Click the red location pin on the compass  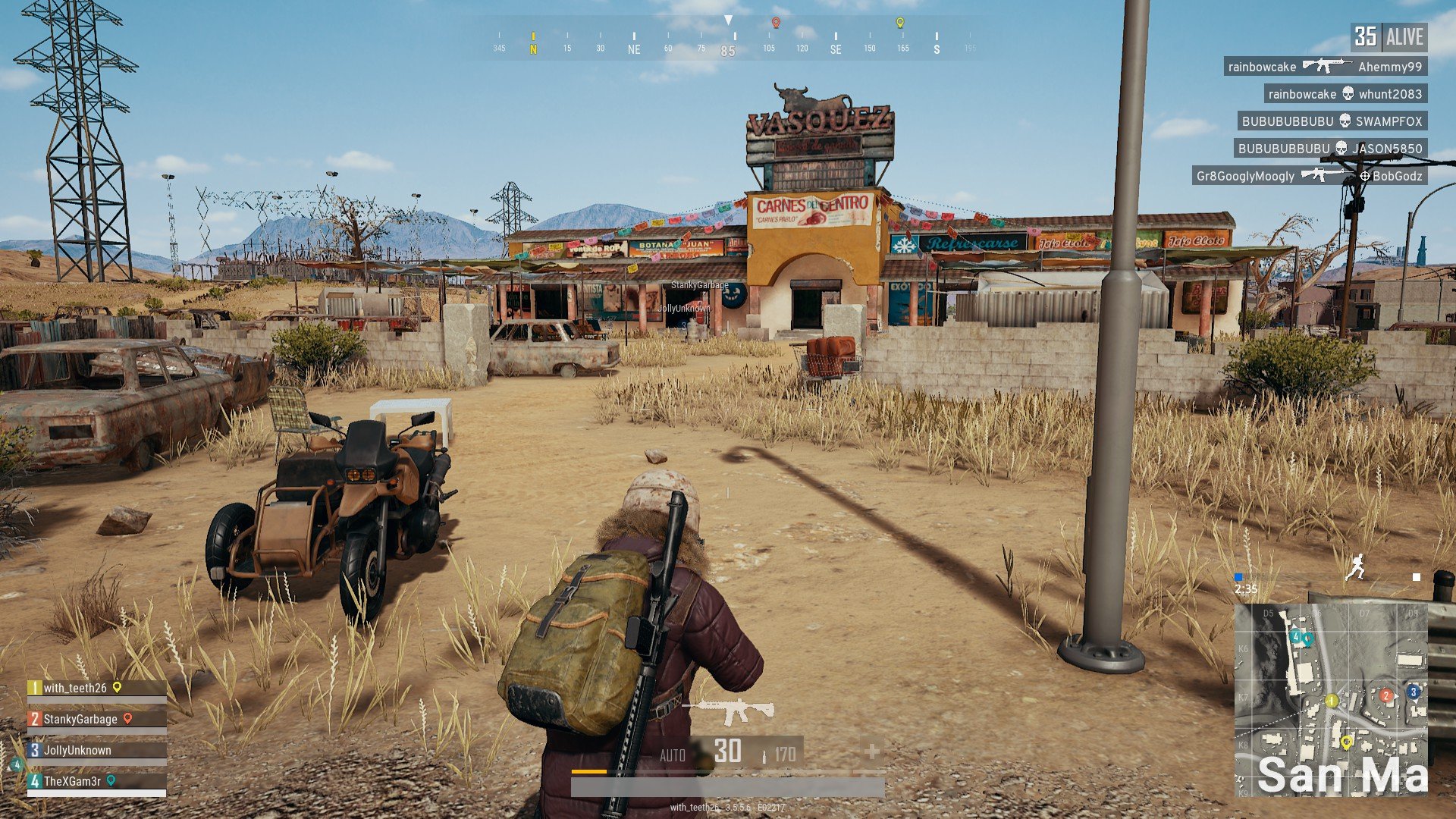pyautogui.click(x=776, y=21)
